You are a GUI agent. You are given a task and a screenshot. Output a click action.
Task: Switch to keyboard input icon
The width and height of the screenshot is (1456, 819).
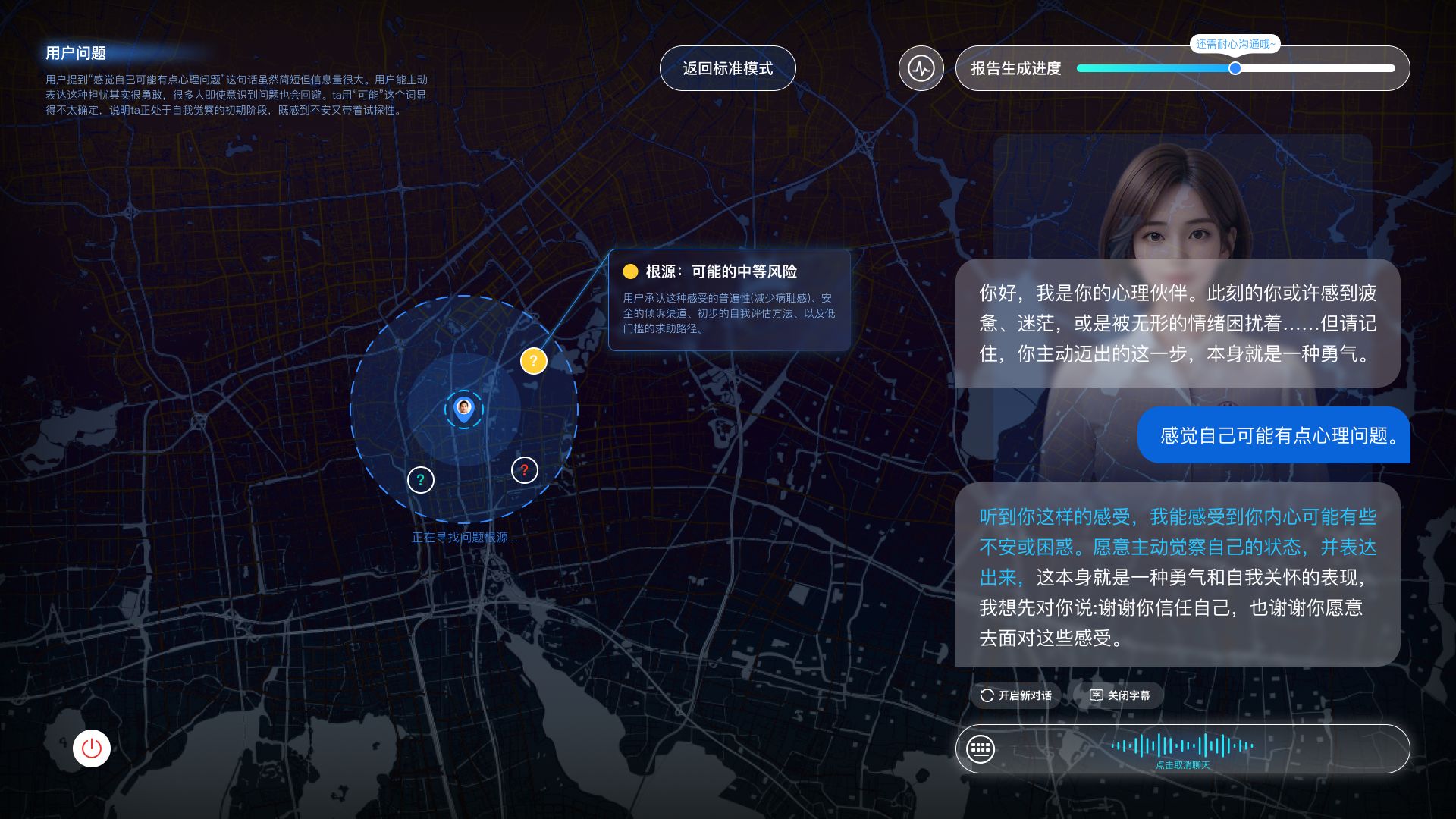tap(981, 749)
